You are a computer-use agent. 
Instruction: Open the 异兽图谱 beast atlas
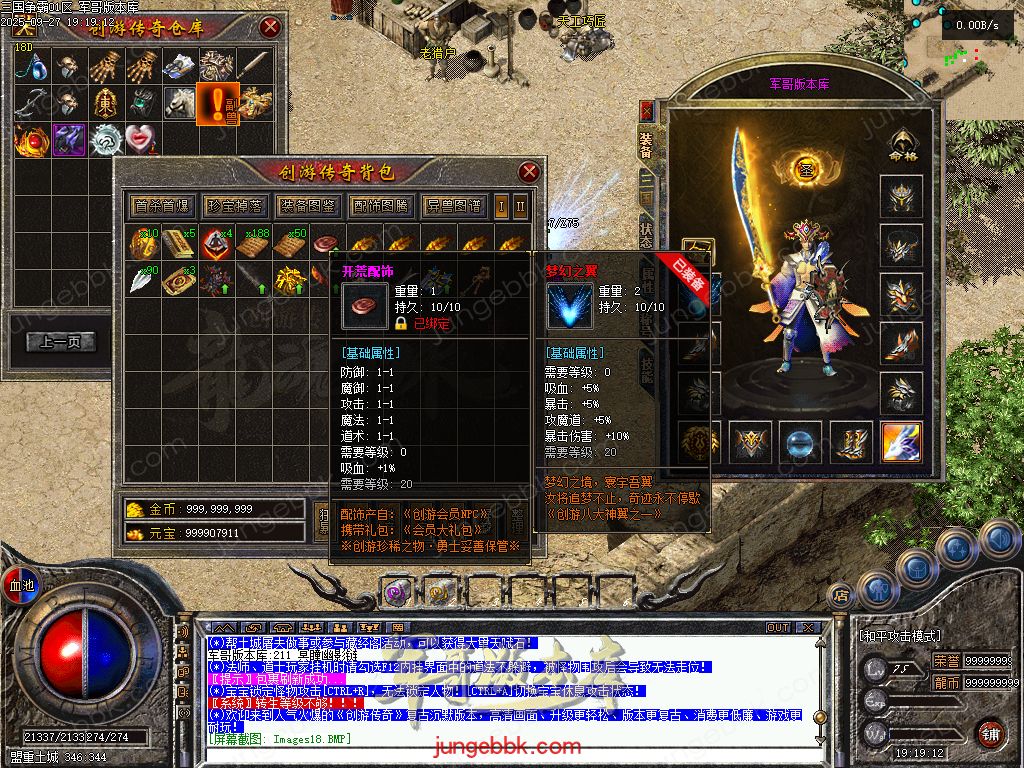[x=454, y=206]
